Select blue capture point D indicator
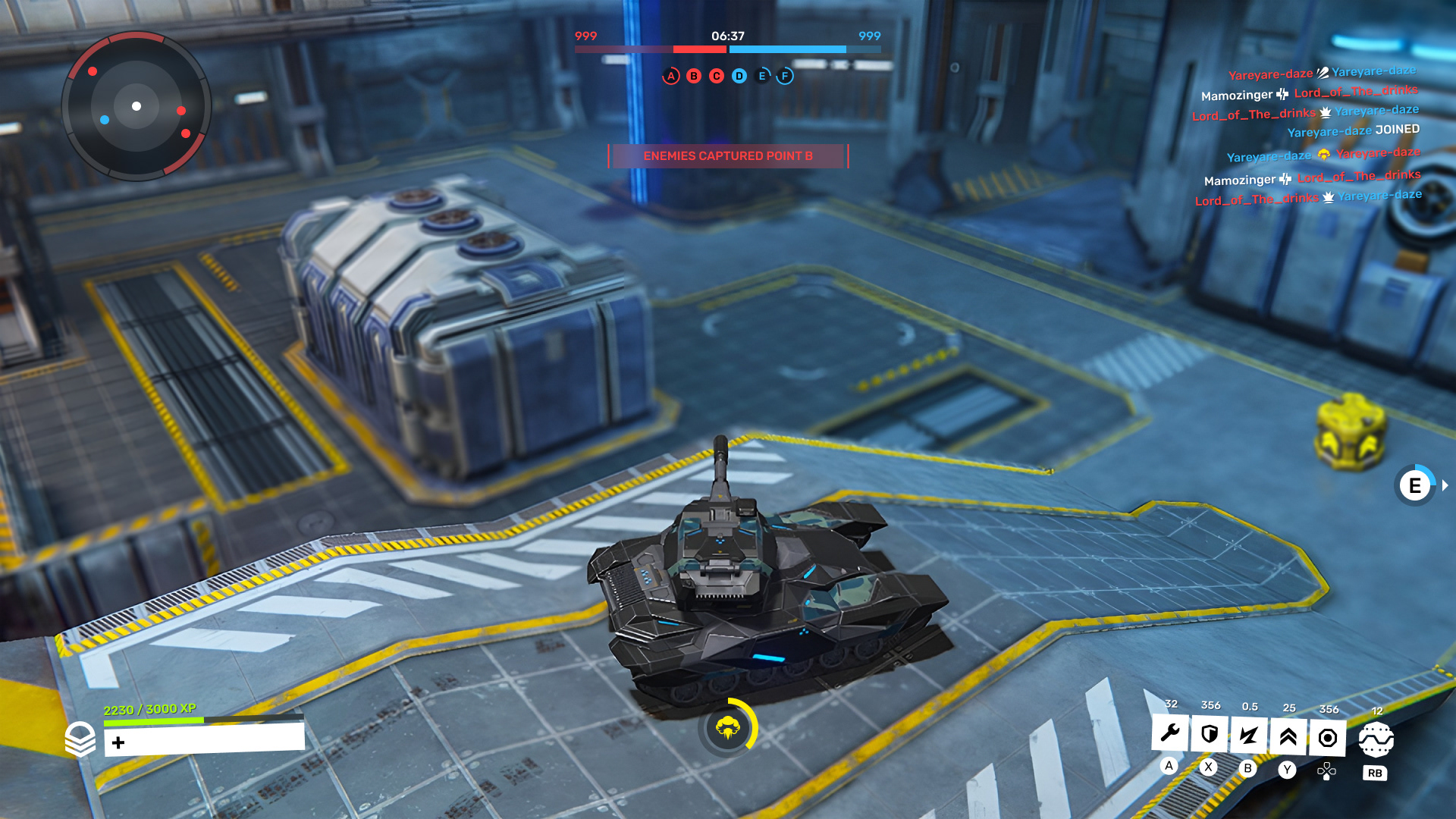Viewport: 1456px width, 819px height. pos(739,76)
